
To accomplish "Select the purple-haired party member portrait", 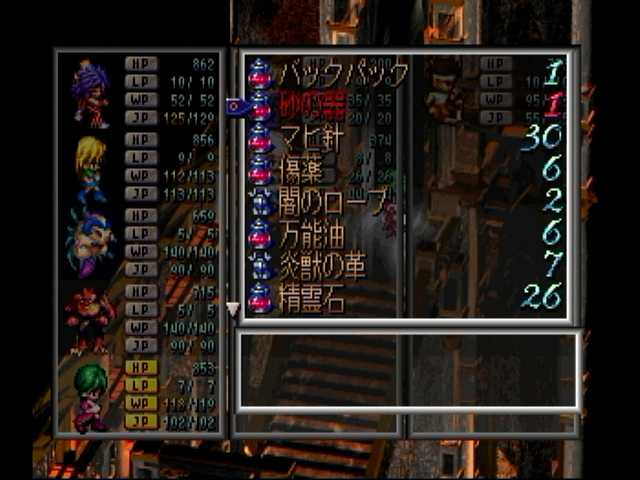I will (x=91, y=94).
